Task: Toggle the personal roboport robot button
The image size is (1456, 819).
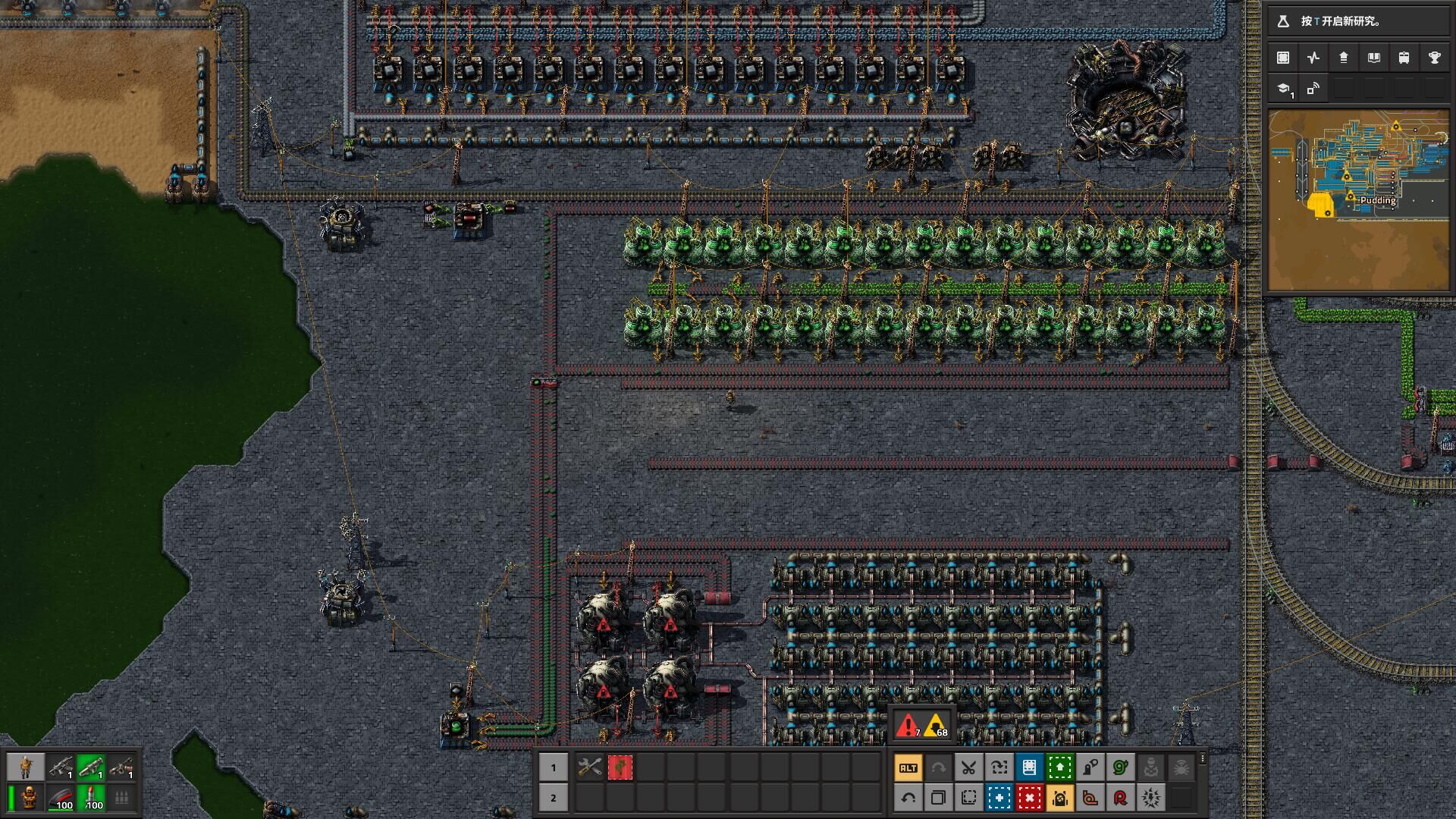Action: tap(1059, 798)
